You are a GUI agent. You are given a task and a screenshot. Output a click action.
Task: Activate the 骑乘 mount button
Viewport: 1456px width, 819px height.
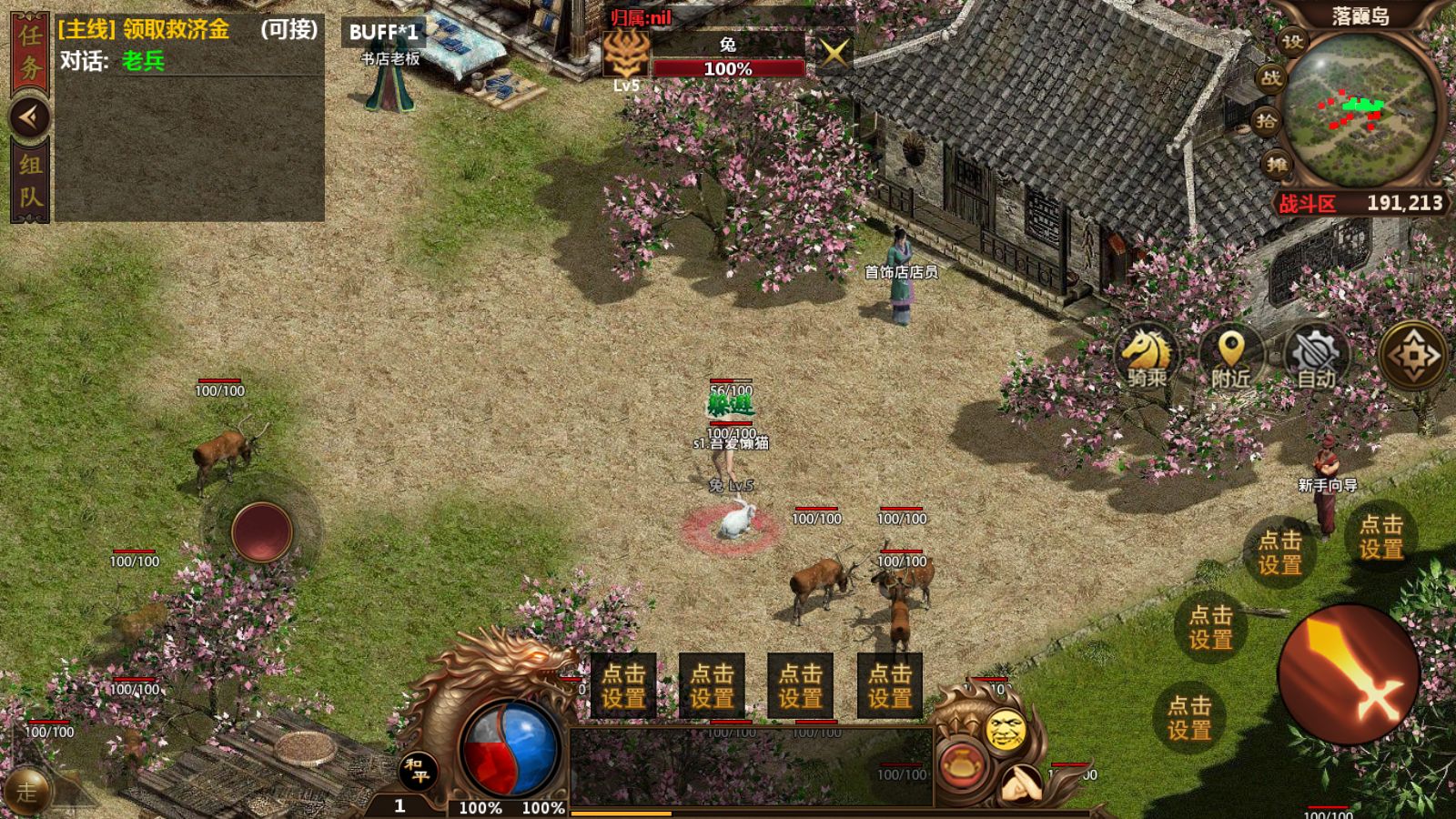click(1147, 356)
